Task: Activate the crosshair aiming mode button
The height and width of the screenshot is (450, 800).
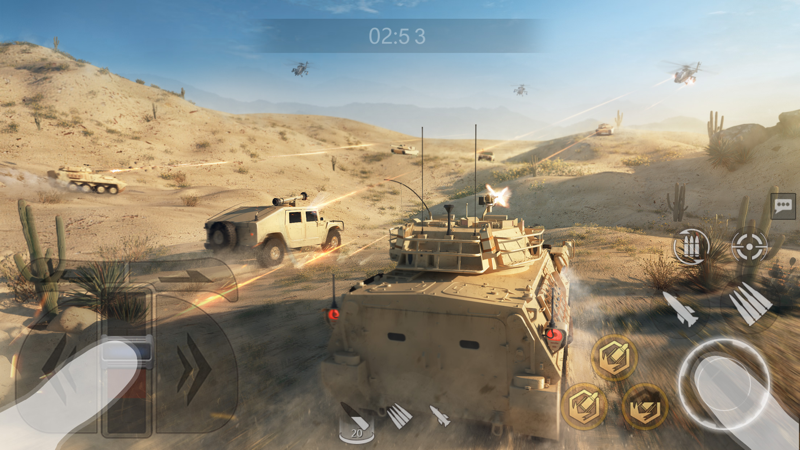Action: coord(748,245)
